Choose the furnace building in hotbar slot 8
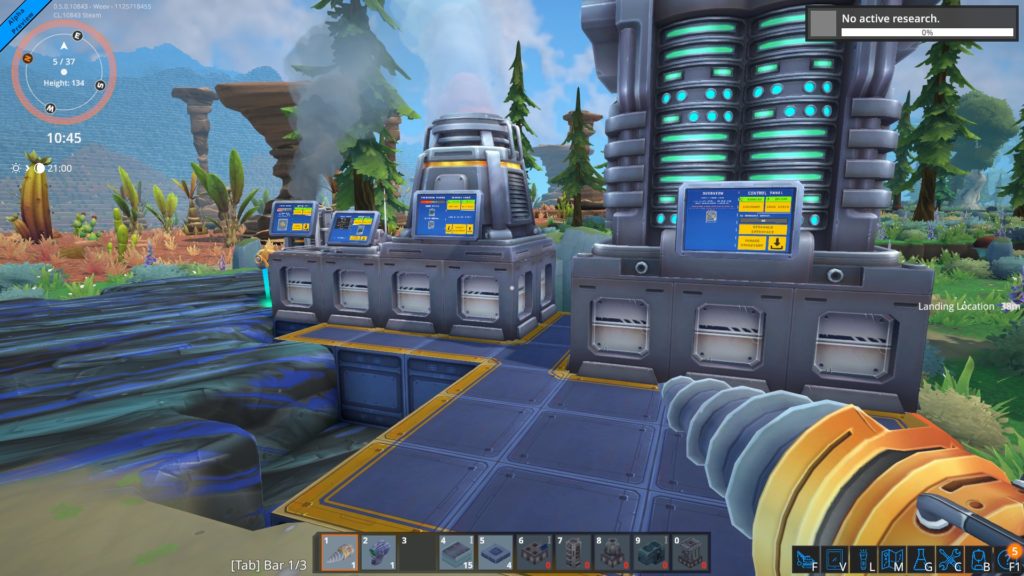This screenshot has height=576, width=1024. point(612,553)
